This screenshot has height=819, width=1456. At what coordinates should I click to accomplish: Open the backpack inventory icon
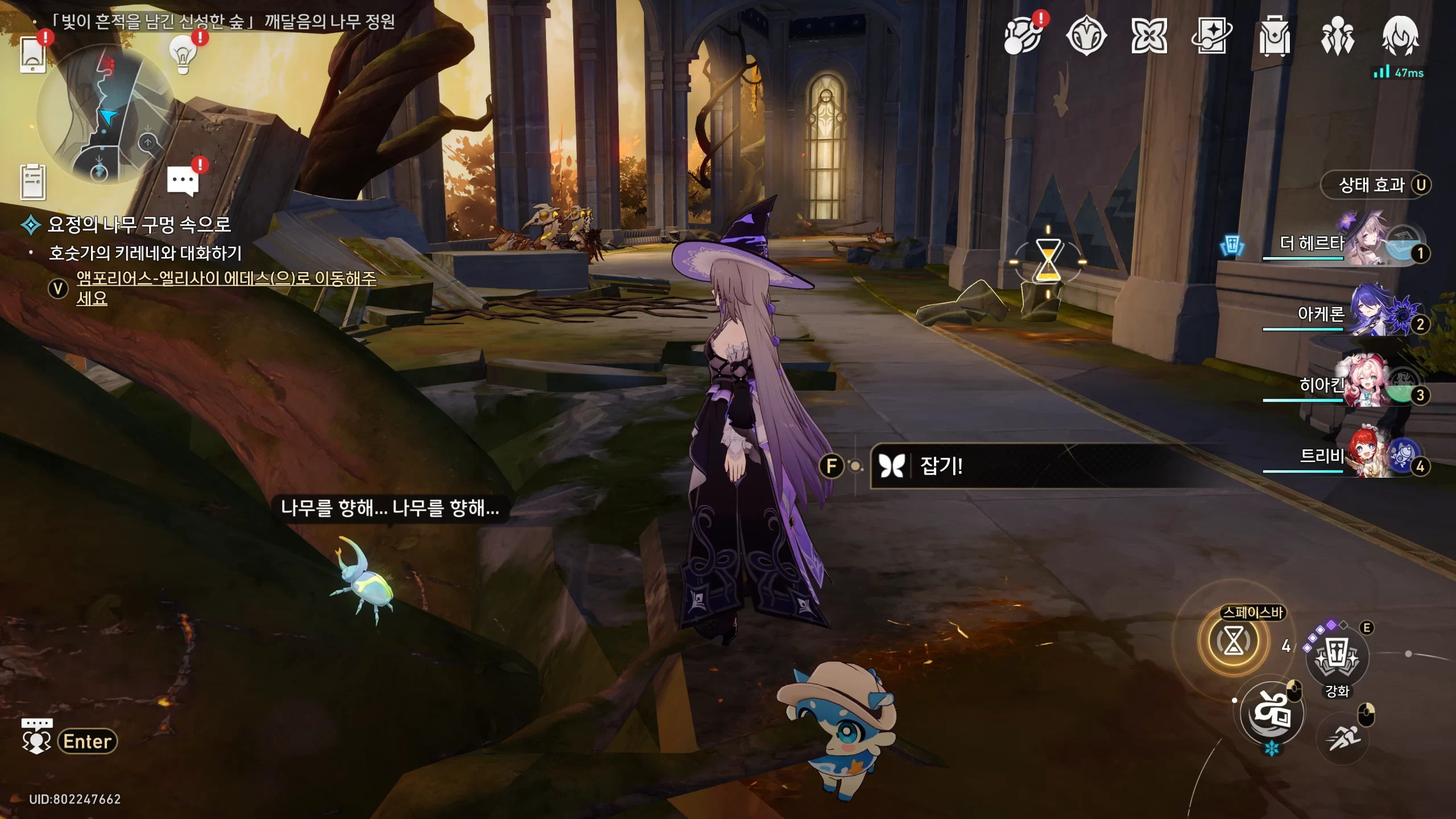pyautogui.click(x=1274, y=36)
